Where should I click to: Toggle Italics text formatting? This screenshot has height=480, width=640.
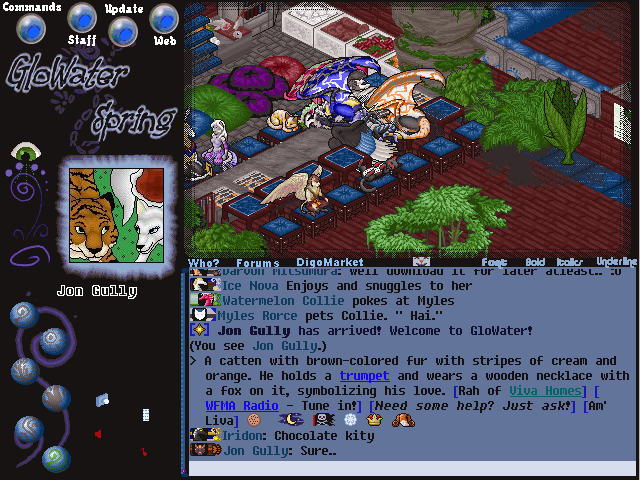(x=570, y=263)
